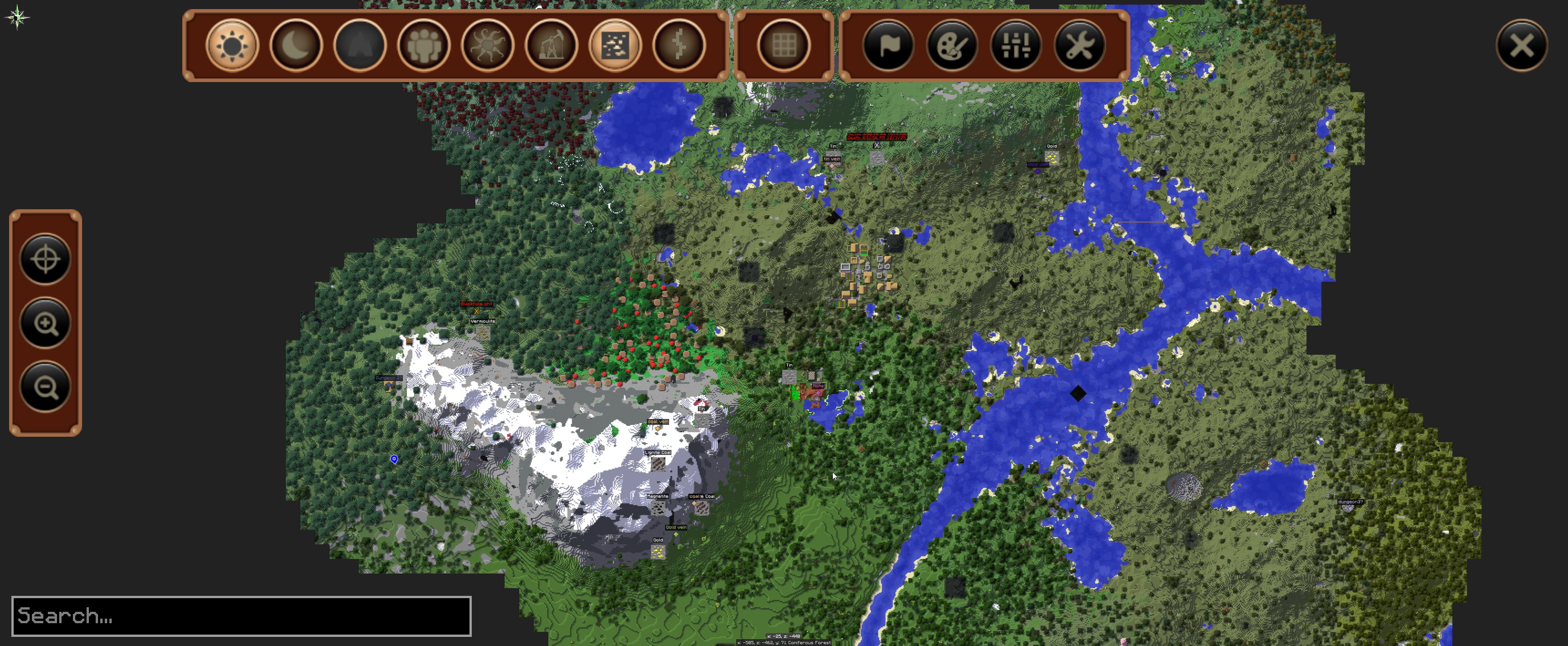Select the Lignite Coal waypoint marker
This screenshot has height=646, width=1568.
coord(658,463)
